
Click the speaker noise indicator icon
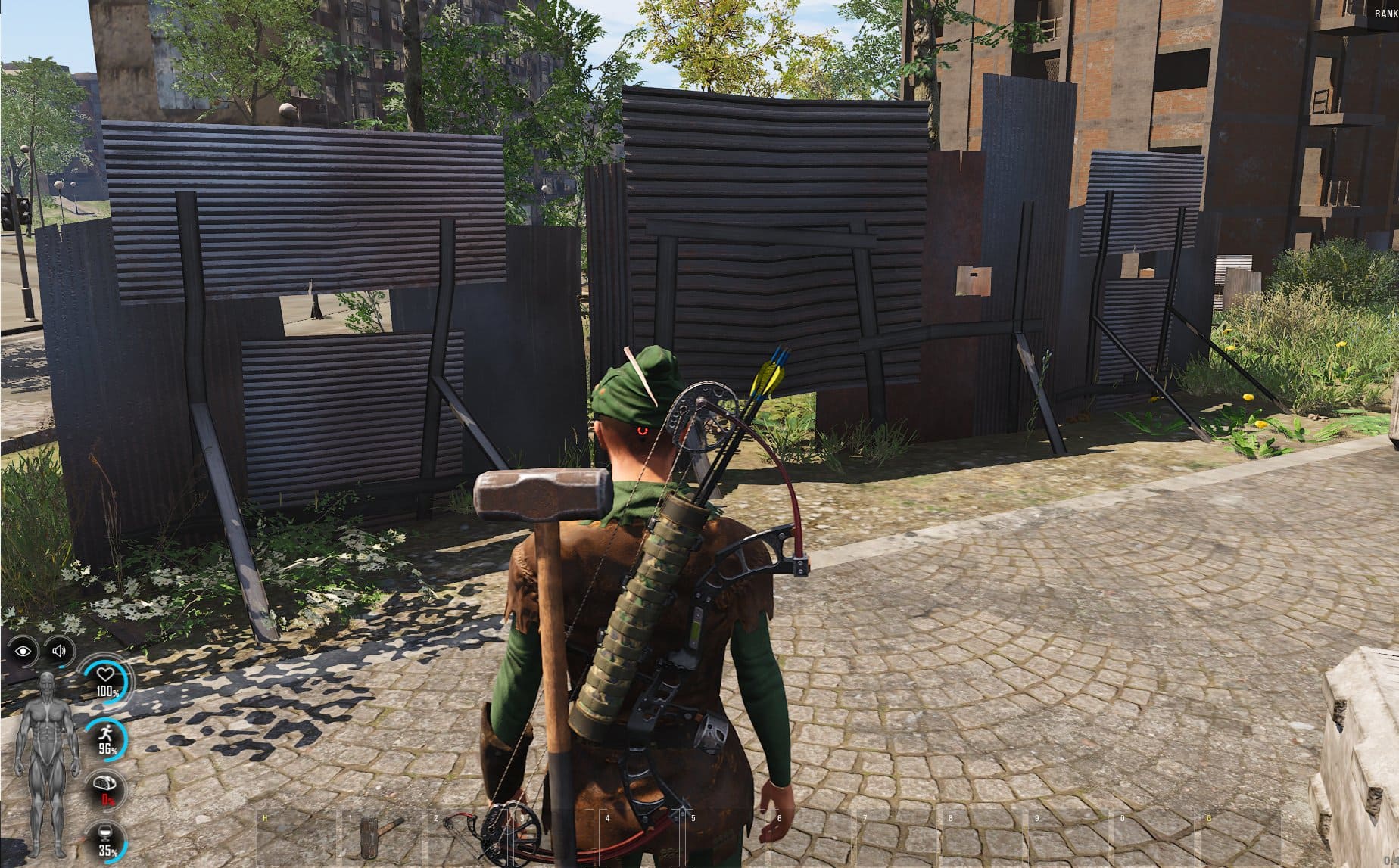(60, 651)
